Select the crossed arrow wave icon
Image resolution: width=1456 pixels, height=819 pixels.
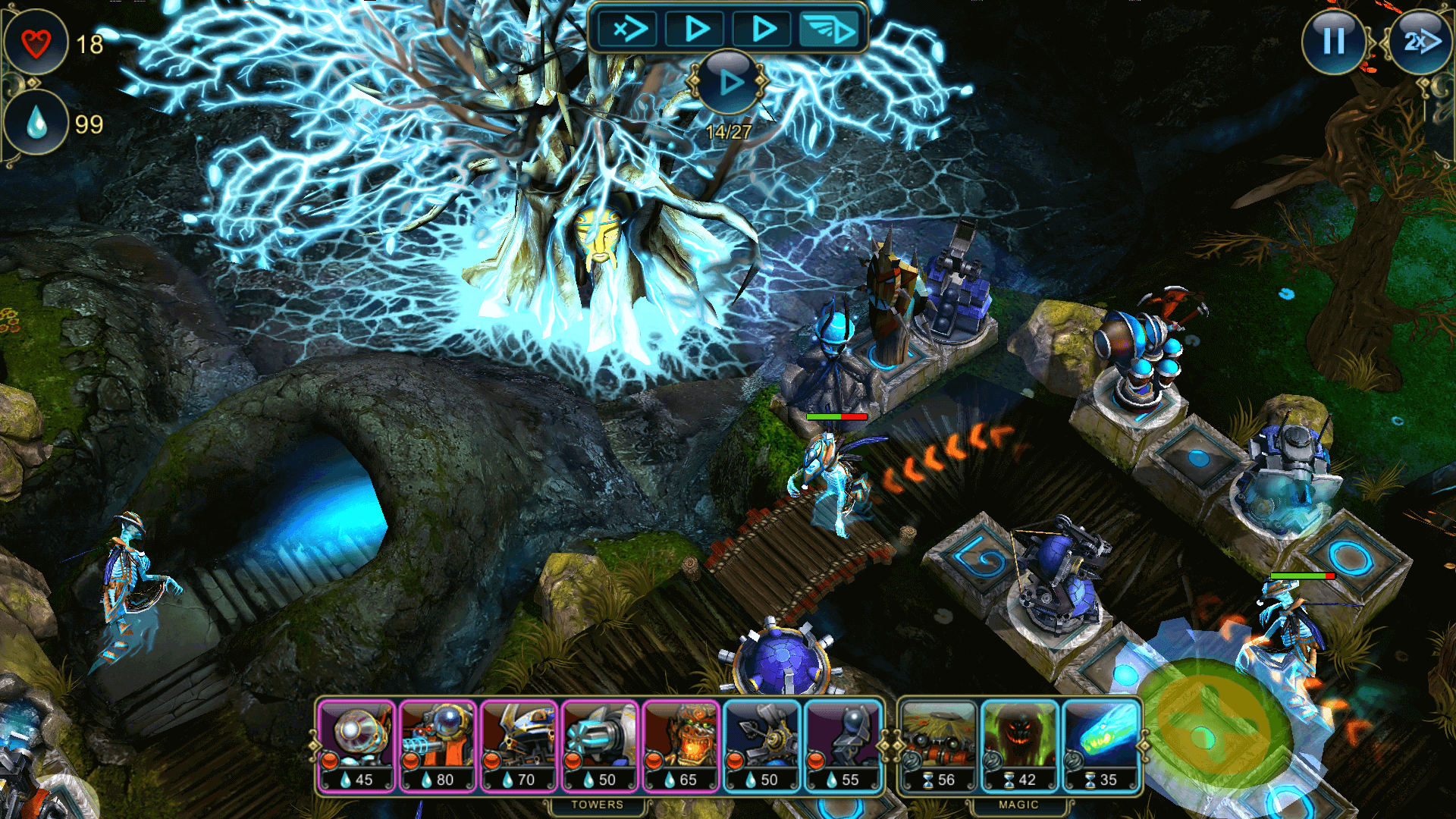pyautogui.click(x=629, y=30)
